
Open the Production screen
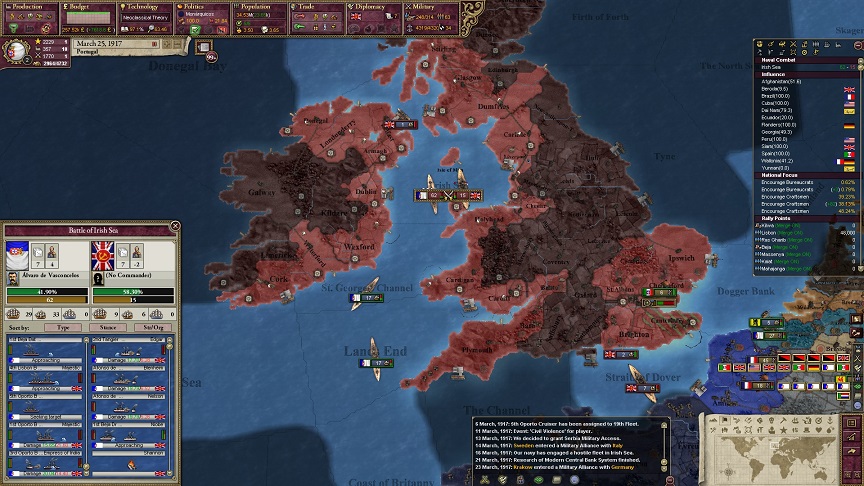[x=29, y=6]
